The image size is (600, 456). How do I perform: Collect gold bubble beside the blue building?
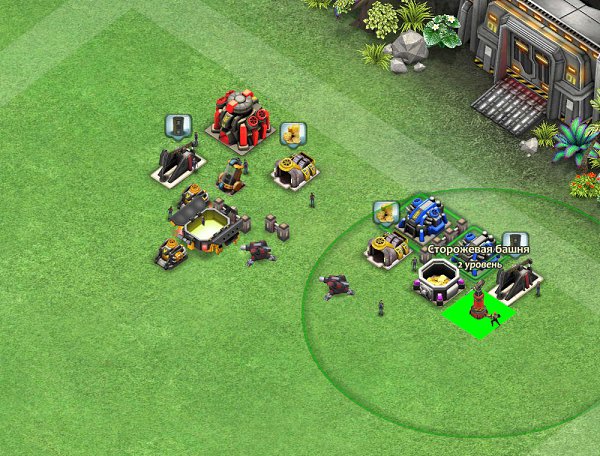pos(386,212)
